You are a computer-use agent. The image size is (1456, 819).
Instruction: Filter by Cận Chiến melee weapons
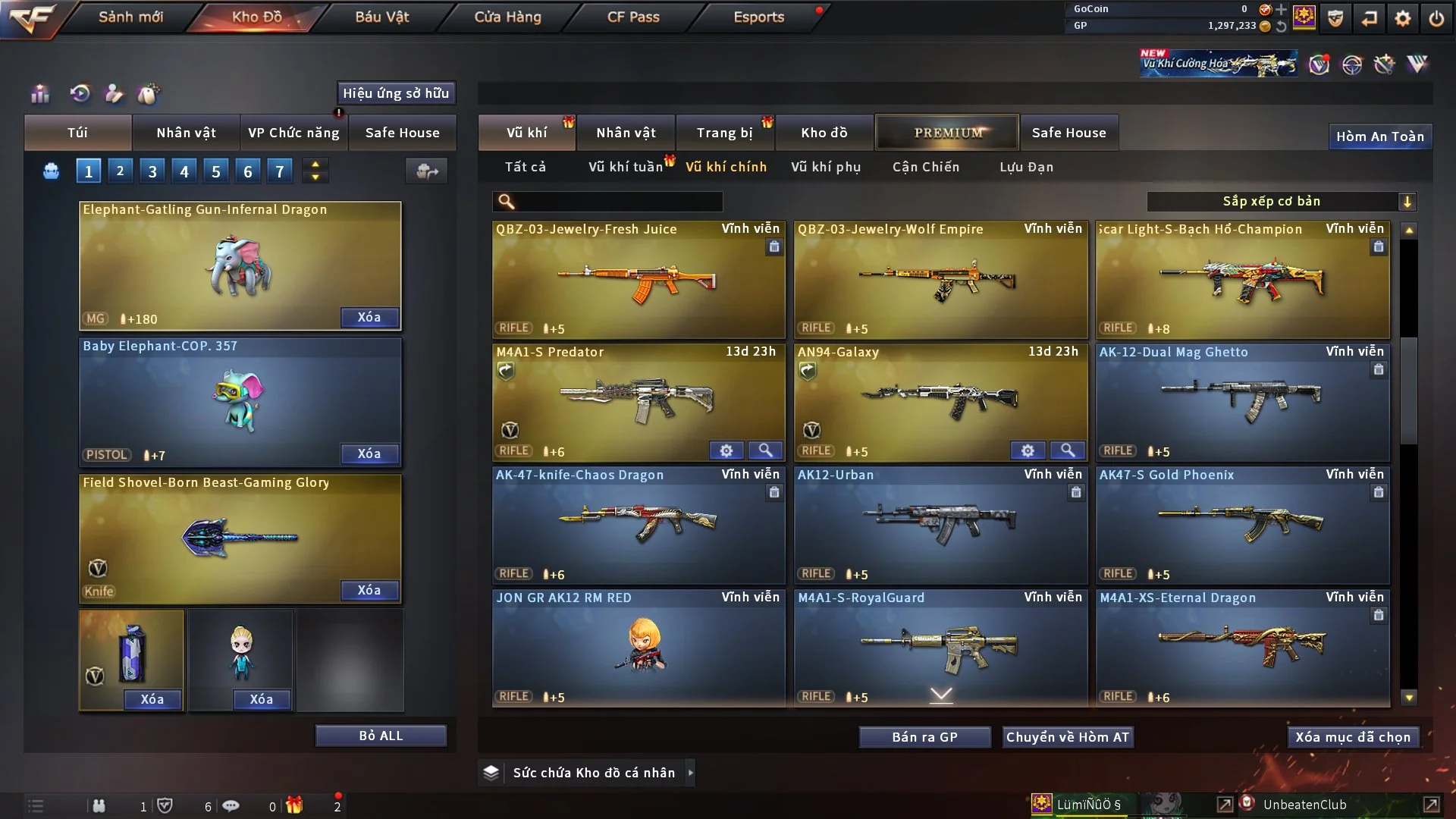click(925, 167)
